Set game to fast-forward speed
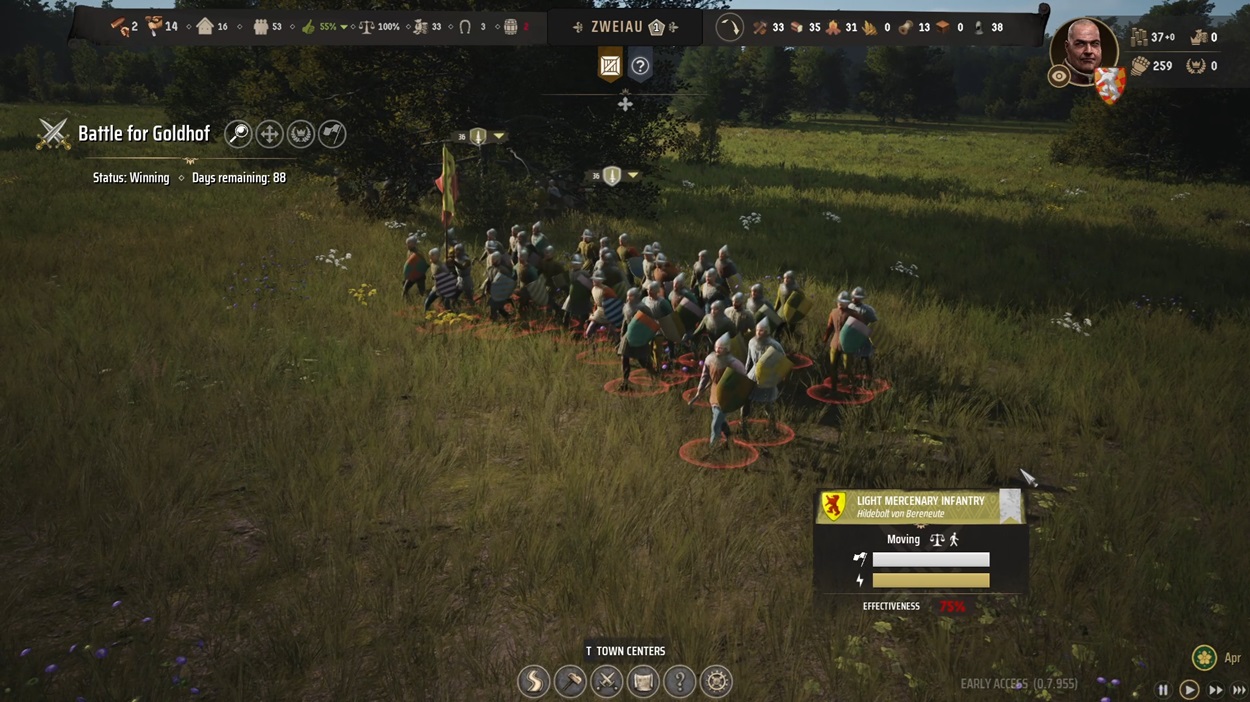This screenshot has width=1250, height=702. (x=1216, y=690)
